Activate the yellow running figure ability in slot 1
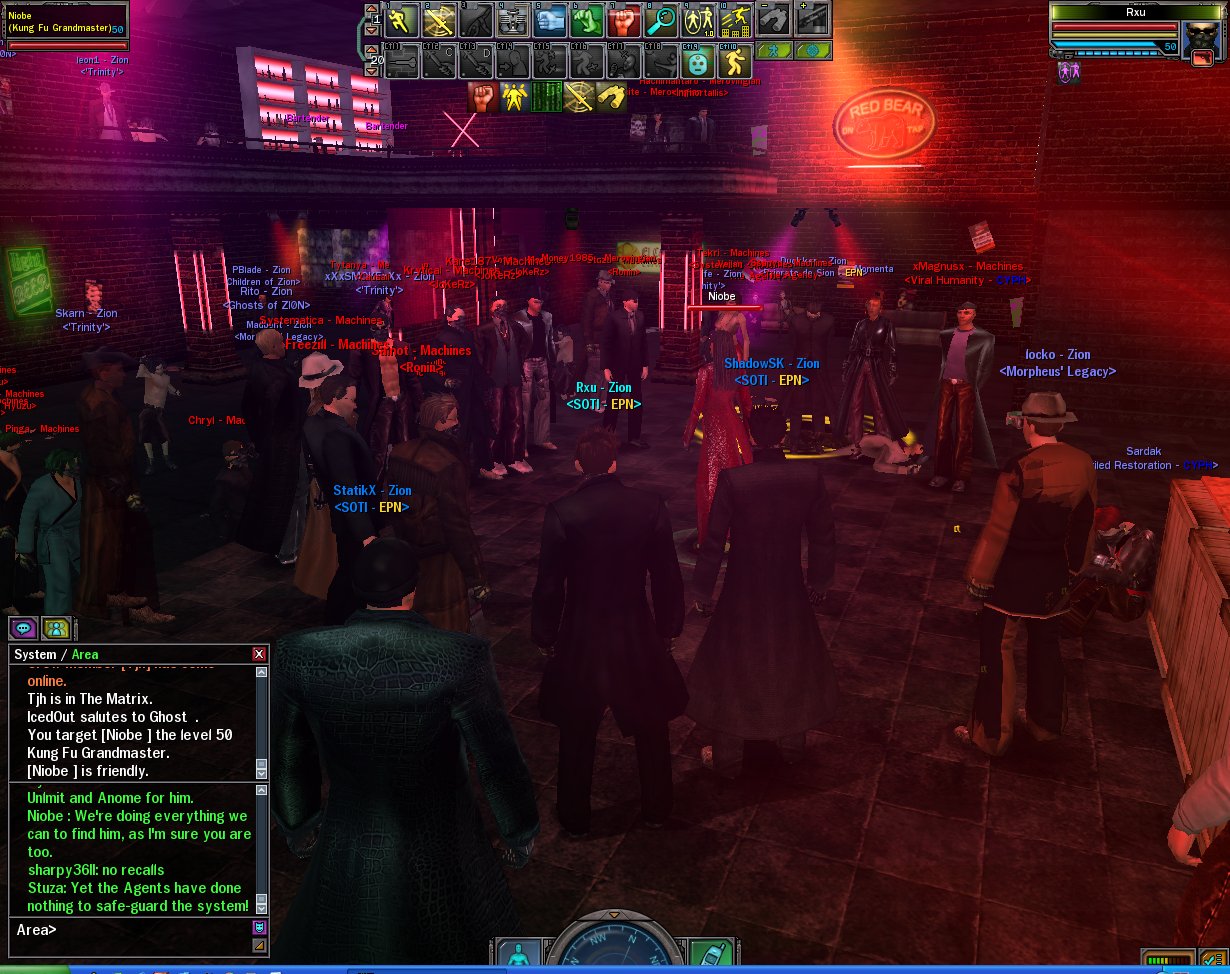Image resolution: width=1230 pixels, height=974 pixels. (x=400, y=20)
